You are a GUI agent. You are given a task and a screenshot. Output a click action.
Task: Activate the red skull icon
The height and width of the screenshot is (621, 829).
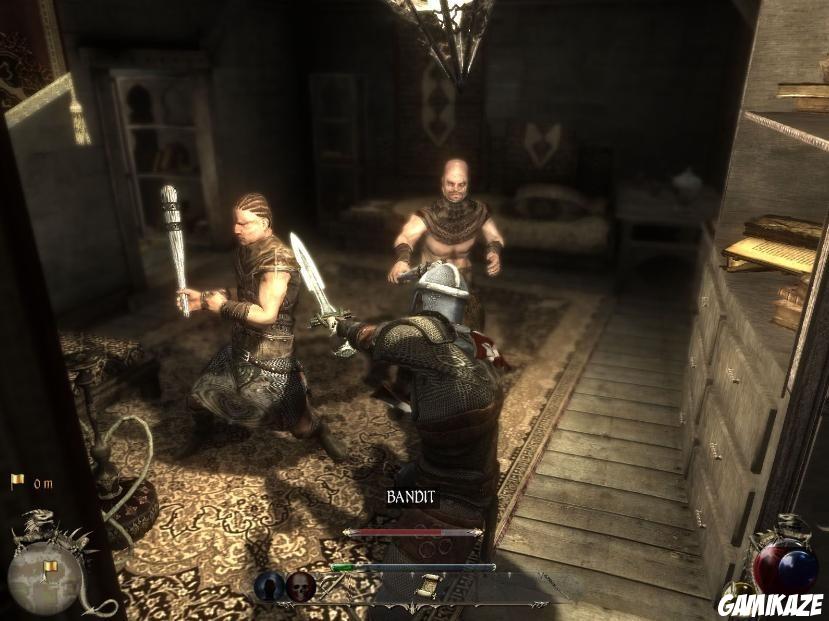[x=300, y=586]
